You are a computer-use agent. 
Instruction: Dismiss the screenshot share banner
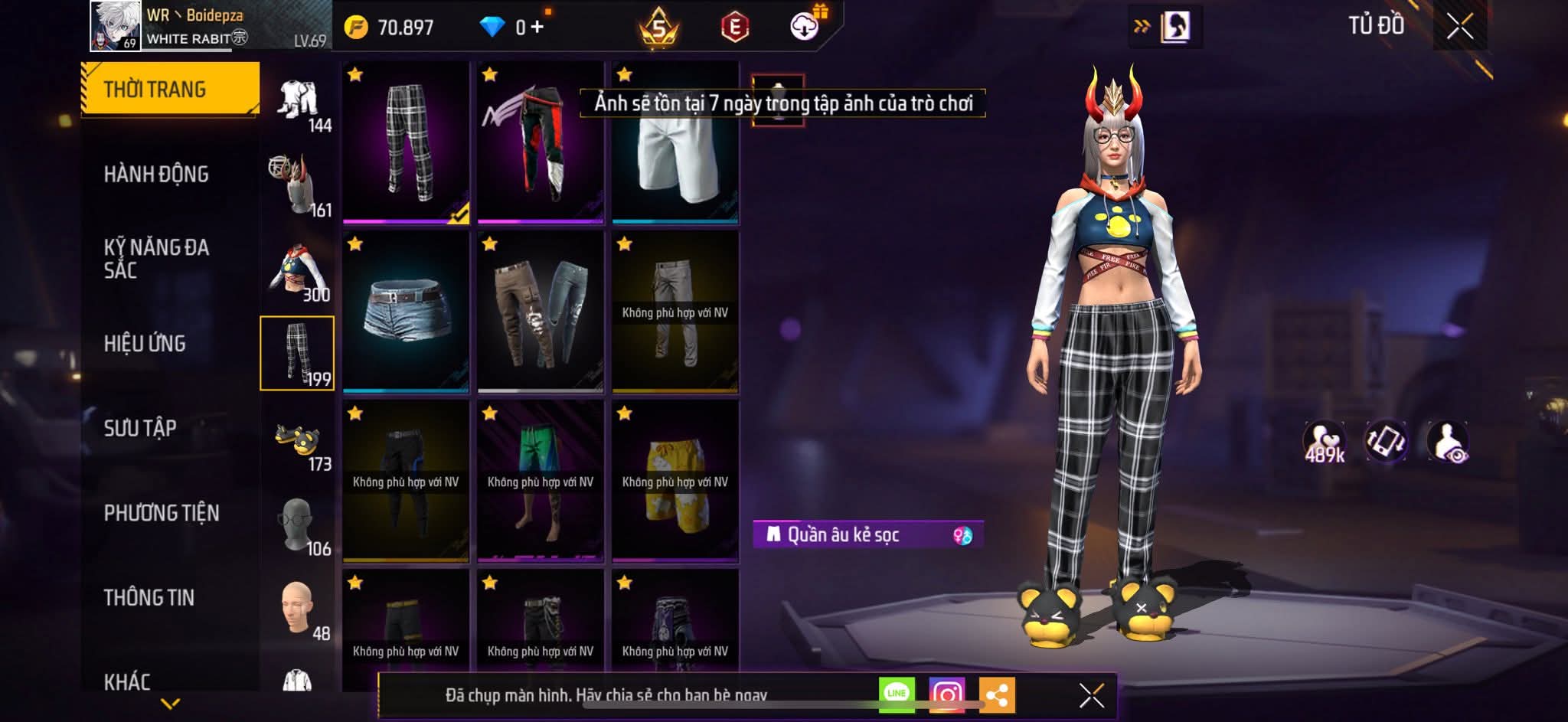tap(1091, 695)
